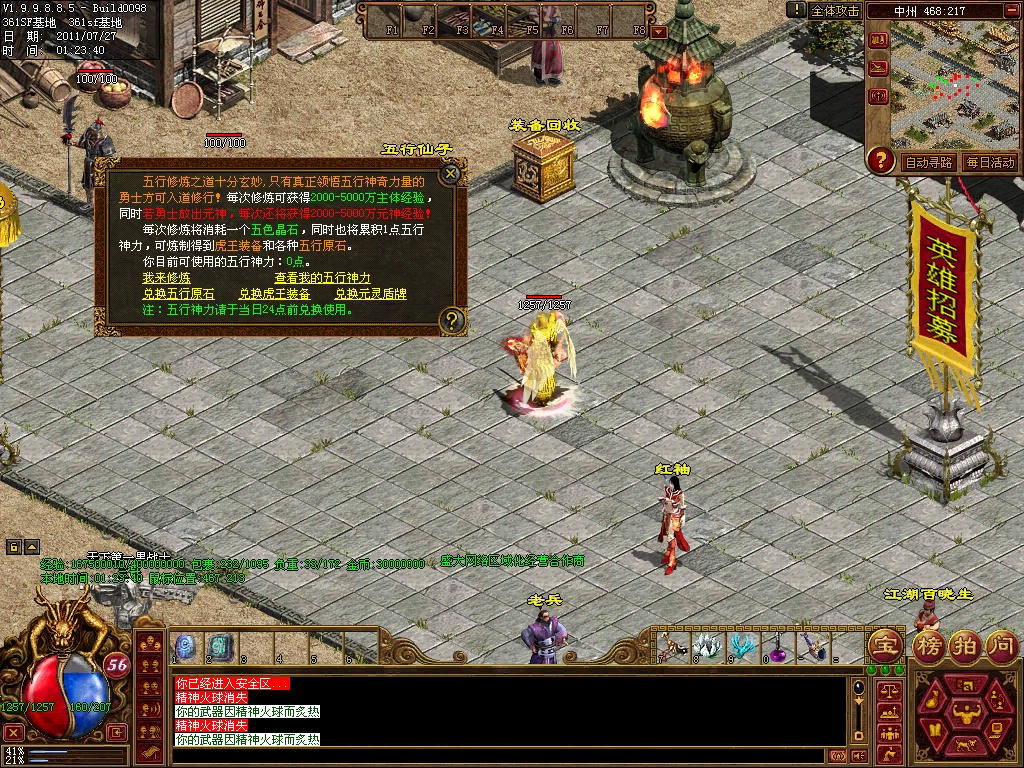Use the purple potion in quick slot 0

click(x=775, y=647)
